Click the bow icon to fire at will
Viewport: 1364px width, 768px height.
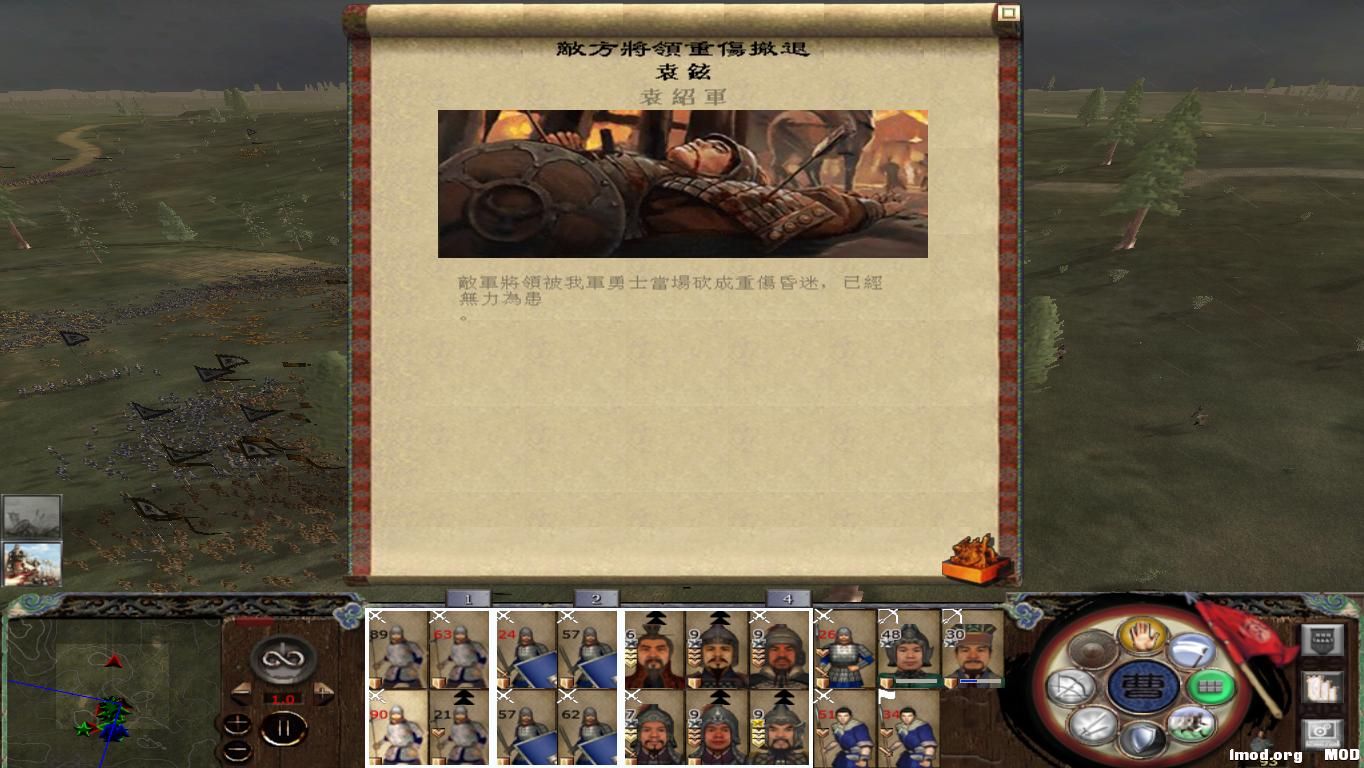click(1071, 686)
